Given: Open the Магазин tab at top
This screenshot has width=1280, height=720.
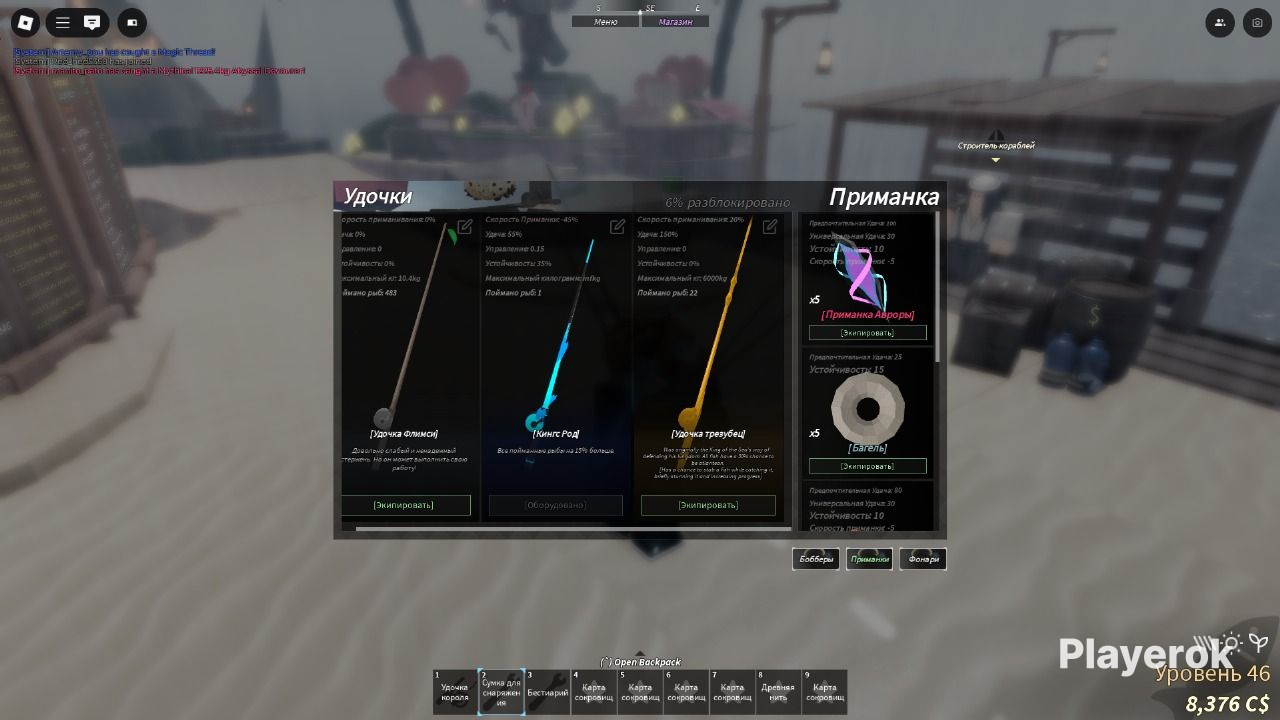Looking at the screenshot, I should pyautogui.click(x=677, y=19).
